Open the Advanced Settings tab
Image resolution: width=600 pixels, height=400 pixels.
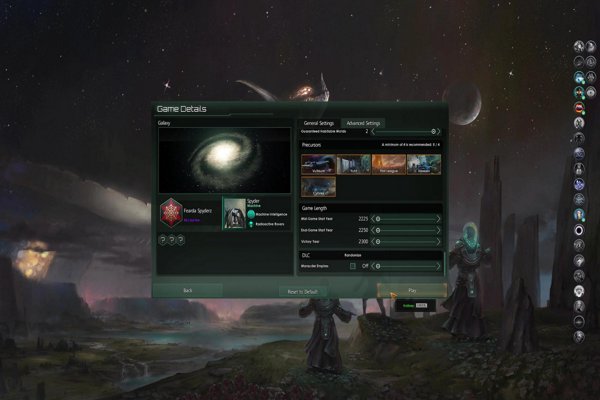point(363,122)
